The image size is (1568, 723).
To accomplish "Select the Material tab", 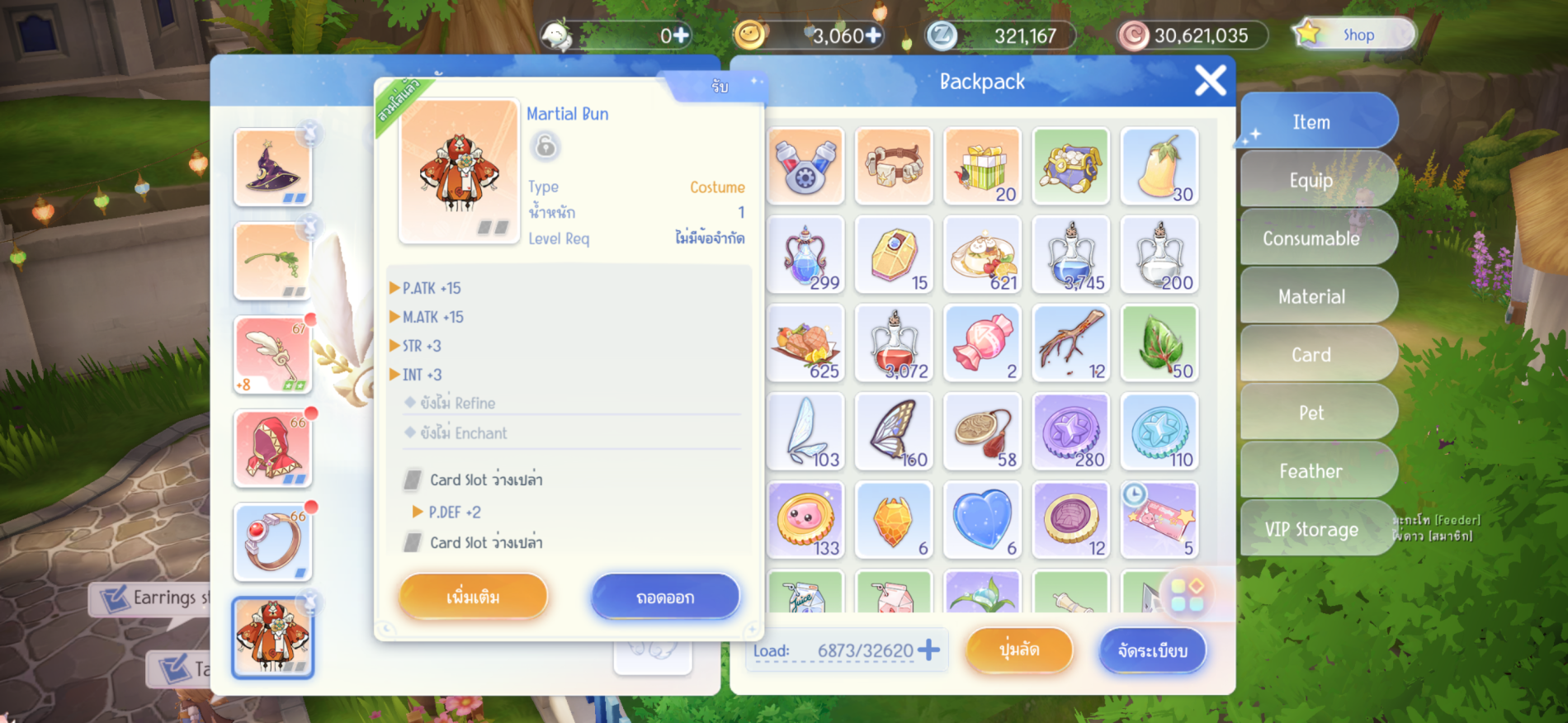I will [1311, 296].
